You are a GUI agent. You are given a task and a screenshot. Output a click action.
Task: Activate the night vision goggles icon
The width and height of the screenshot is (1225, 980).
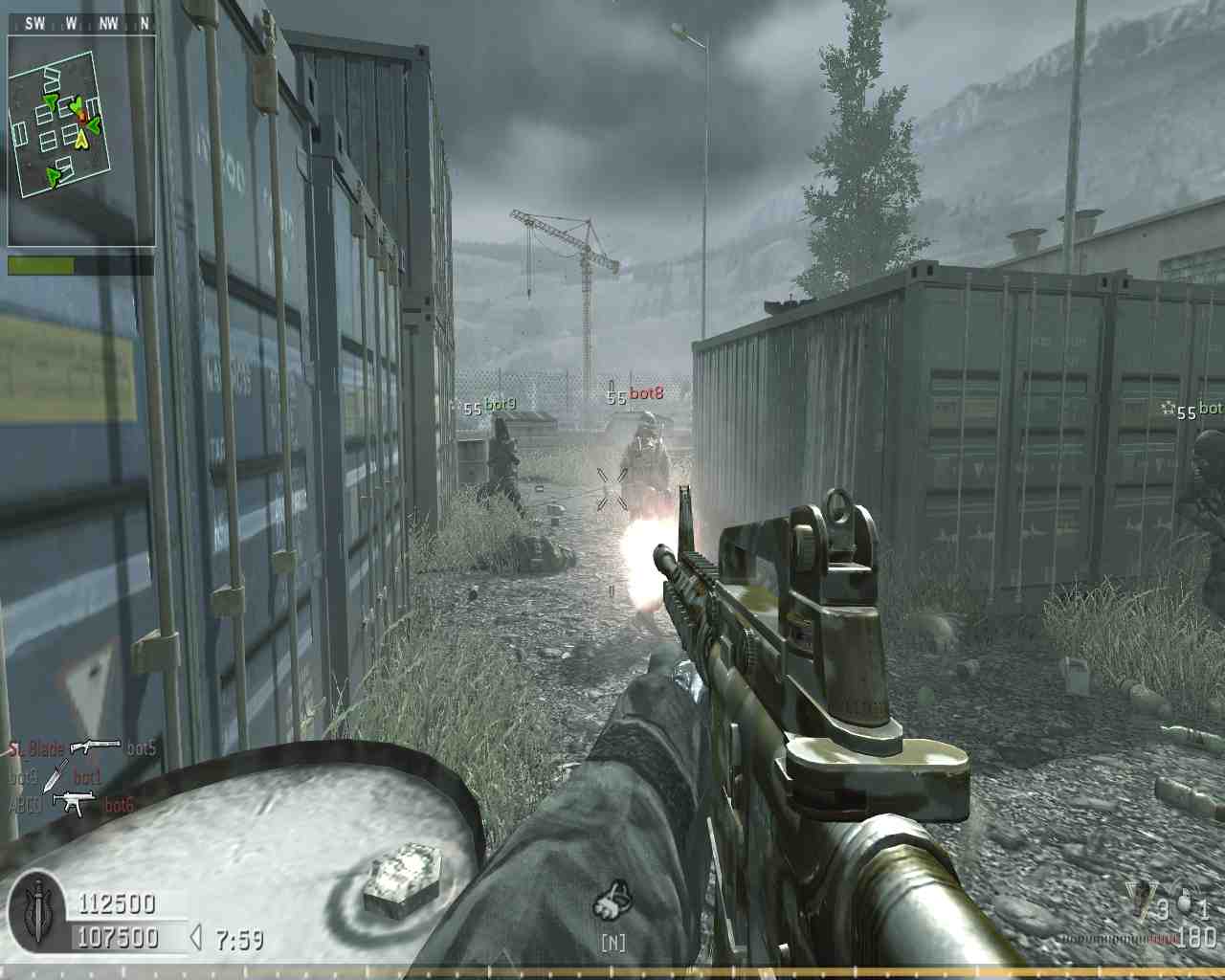[612, 902]
